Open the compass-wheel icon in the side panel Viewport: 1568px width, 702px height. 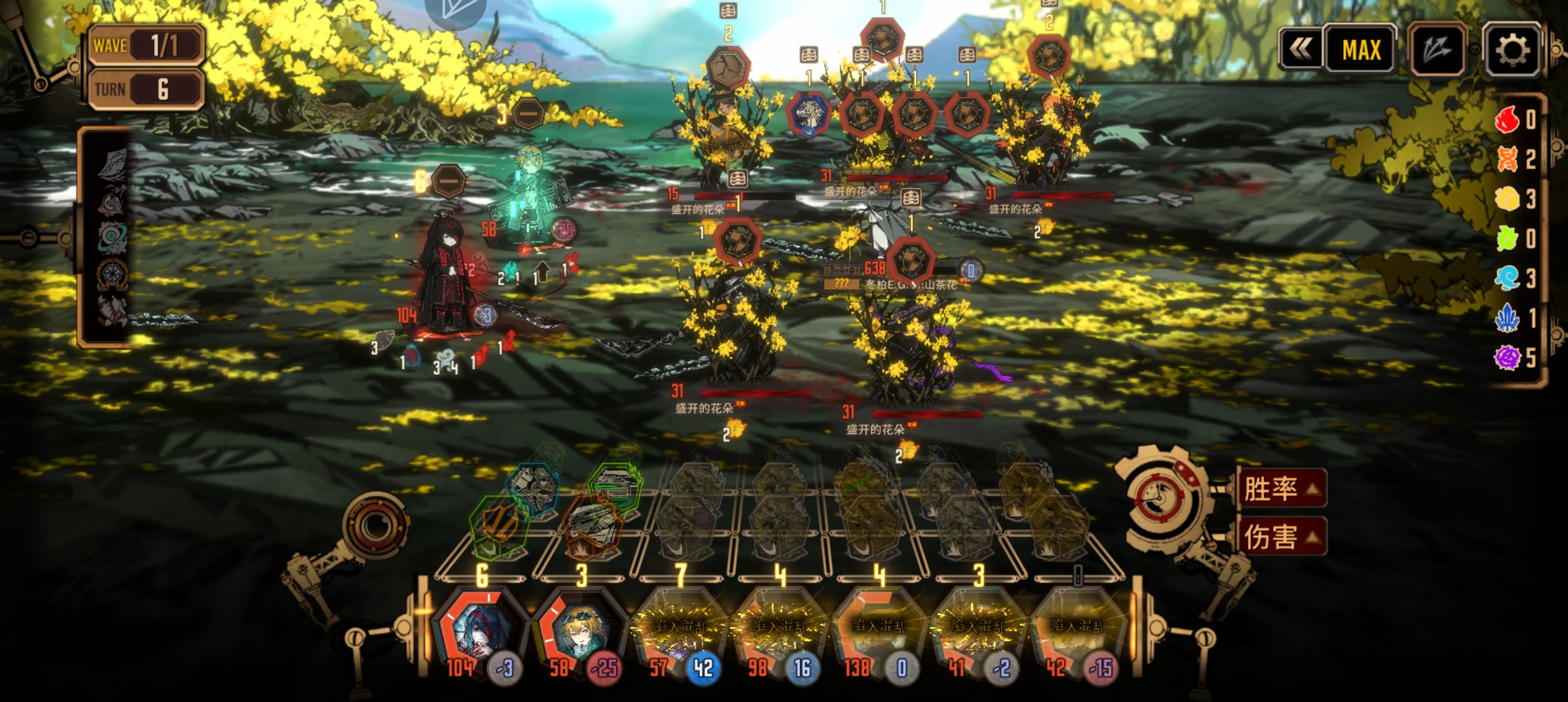coord(112,274)
